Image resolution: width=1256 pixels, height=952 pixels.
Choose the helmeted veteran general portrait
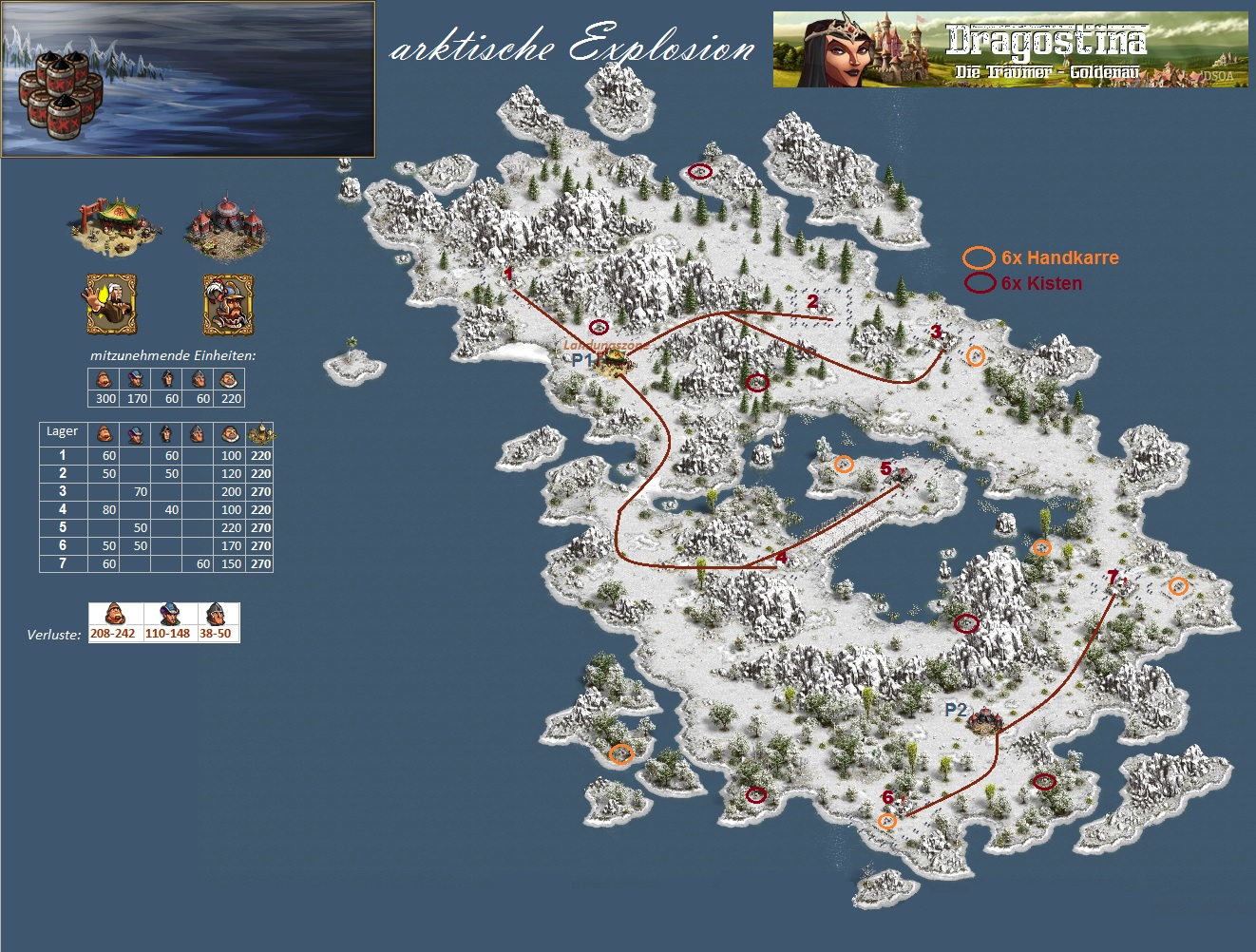228,304
